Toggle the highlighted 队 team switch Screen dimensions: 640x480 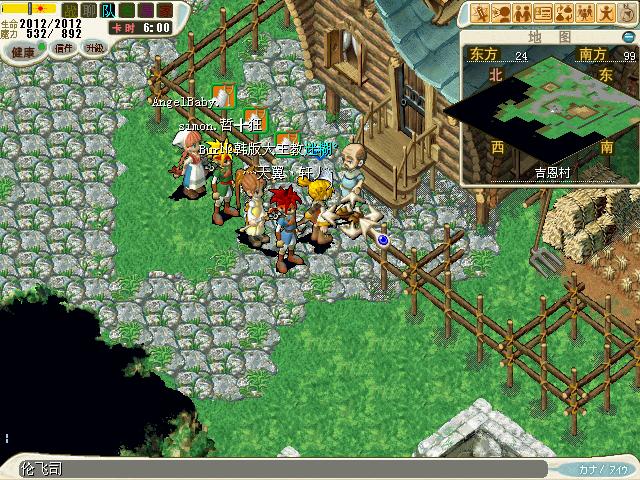tap(107, 10)
